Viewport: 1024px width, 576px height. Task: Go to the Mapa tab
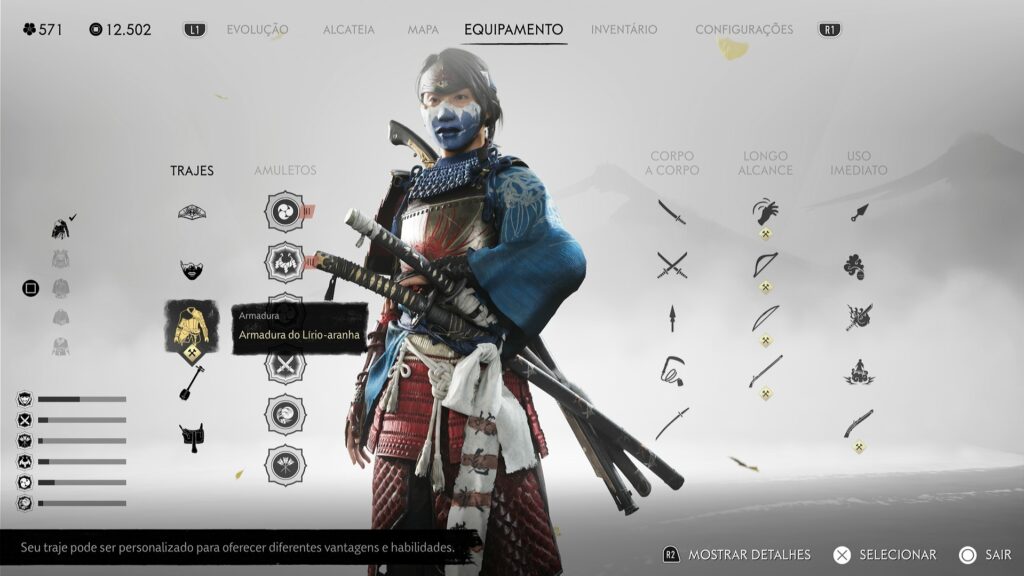click(423, 30)
